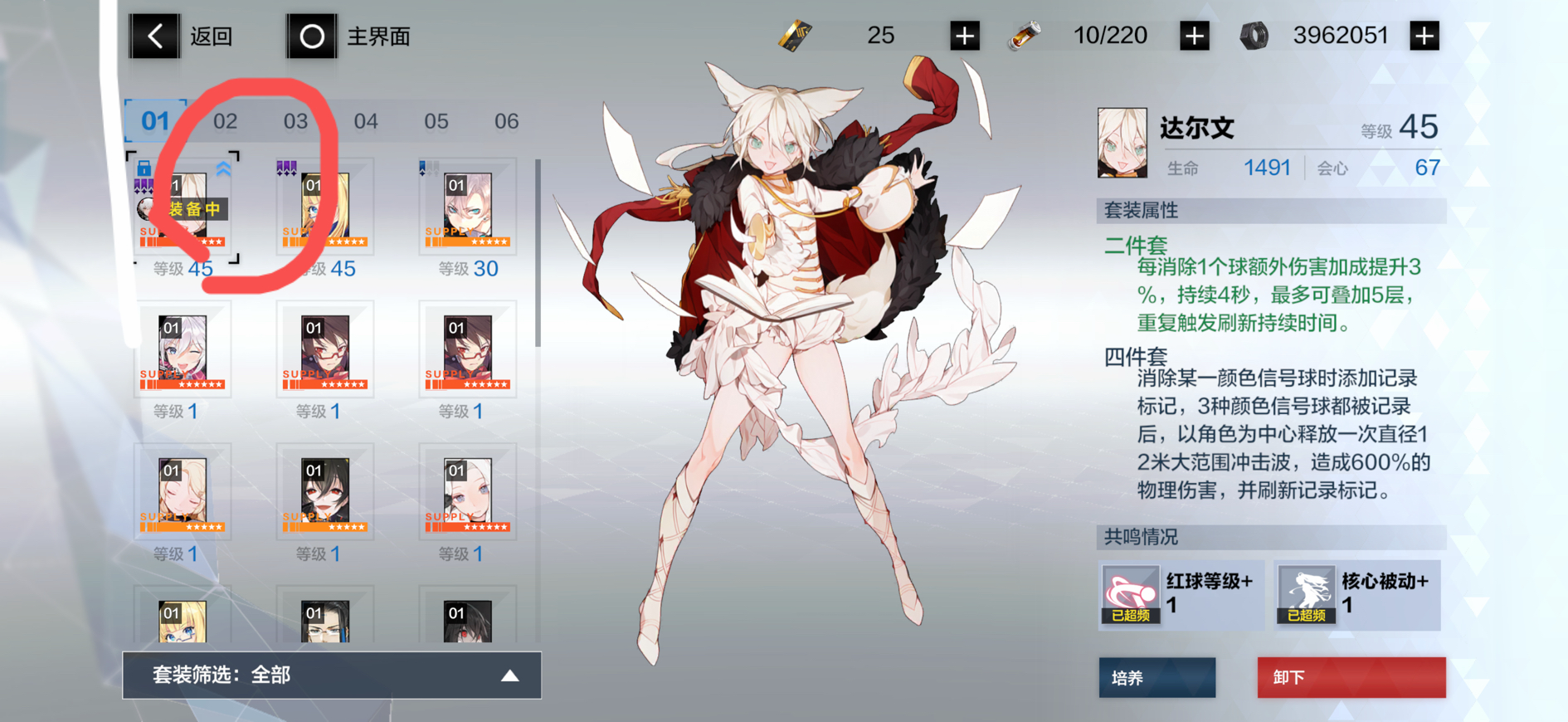
Task: Collapse the filter panel via the triangle arrow
Action: [x=509, y=676]
